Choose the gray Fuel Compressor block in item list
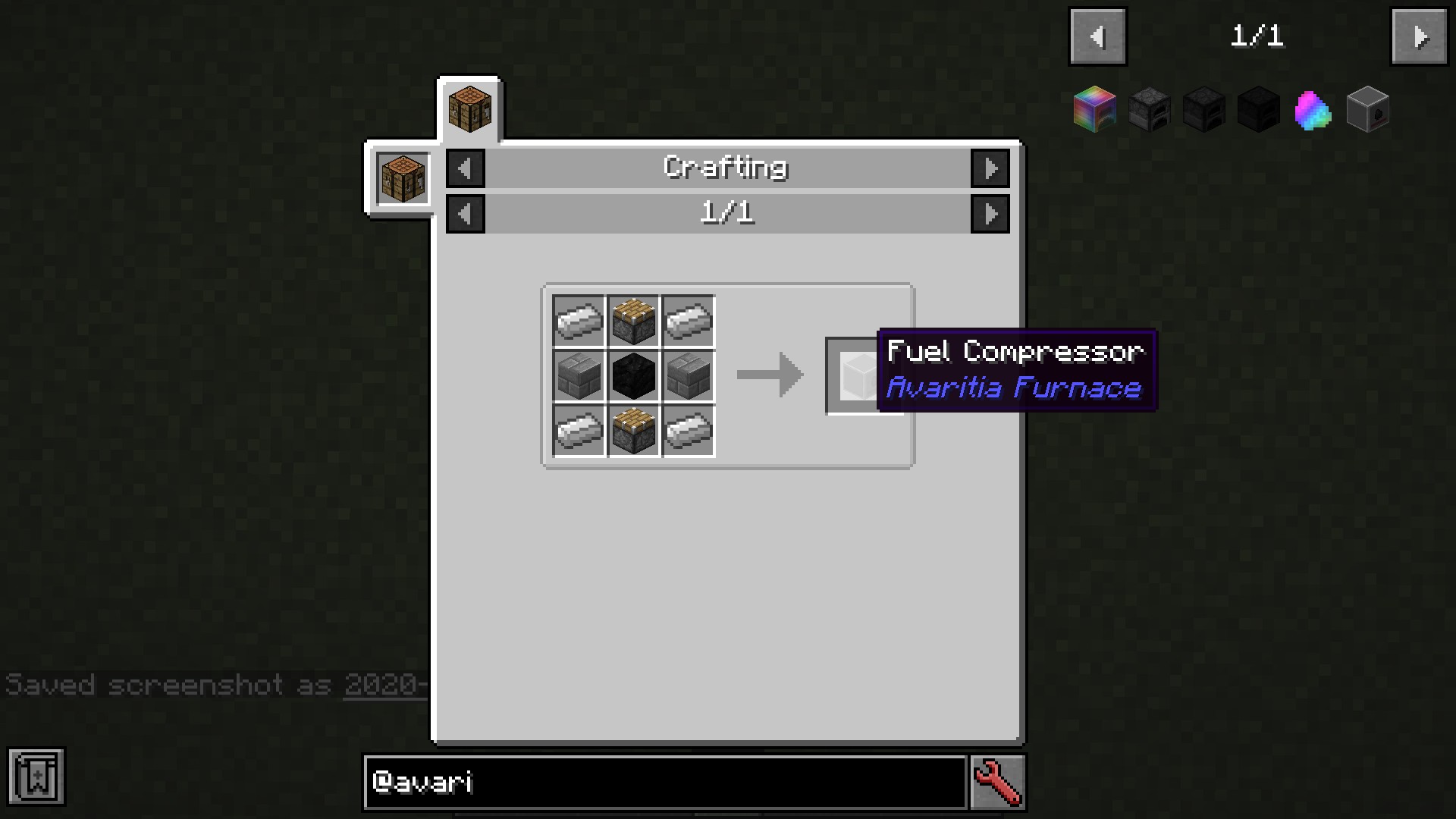Screen dimensions: 1456x819 pos(1367,111)
